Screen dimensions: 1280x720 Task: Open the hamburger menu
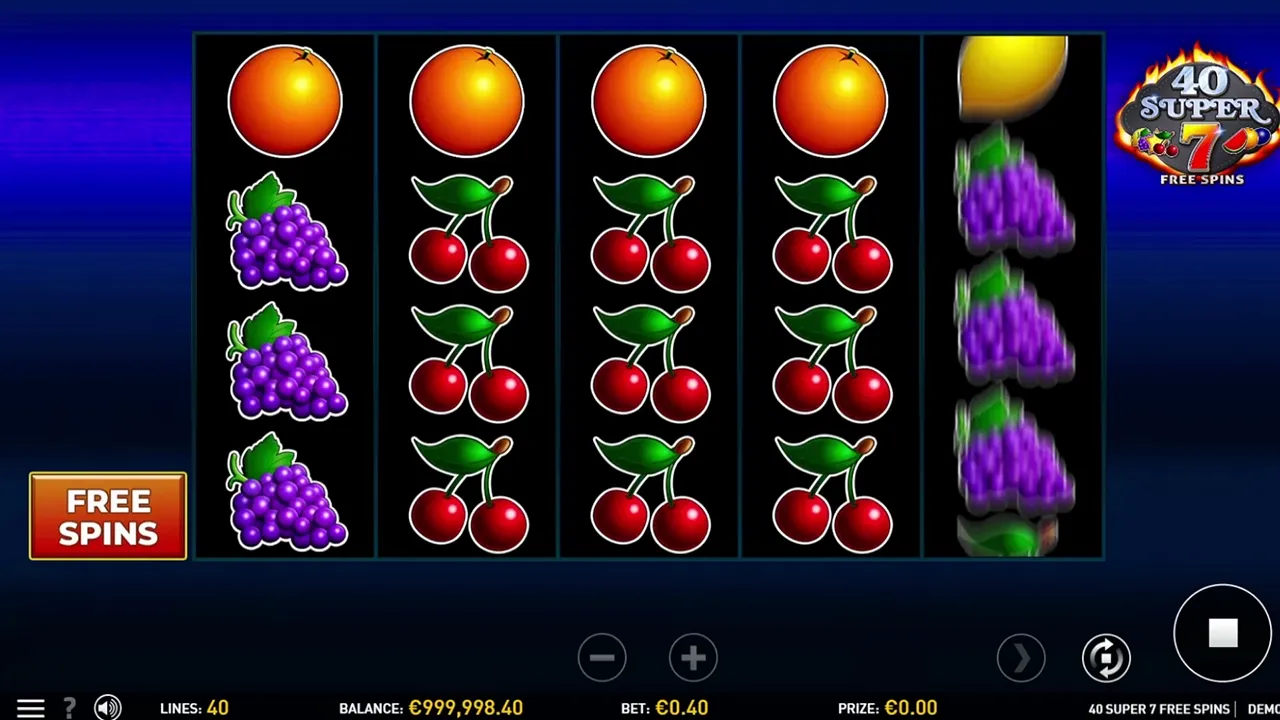click(x=30, y=708)
